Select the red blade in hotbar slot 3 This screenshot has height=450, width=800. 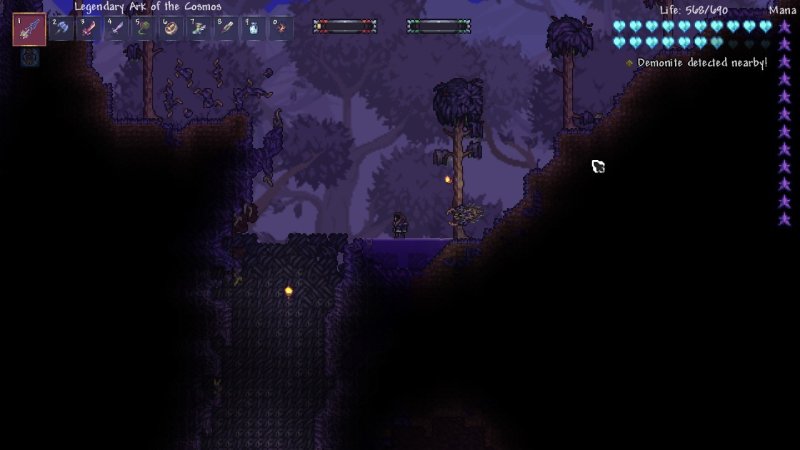[x=89, y=28]
